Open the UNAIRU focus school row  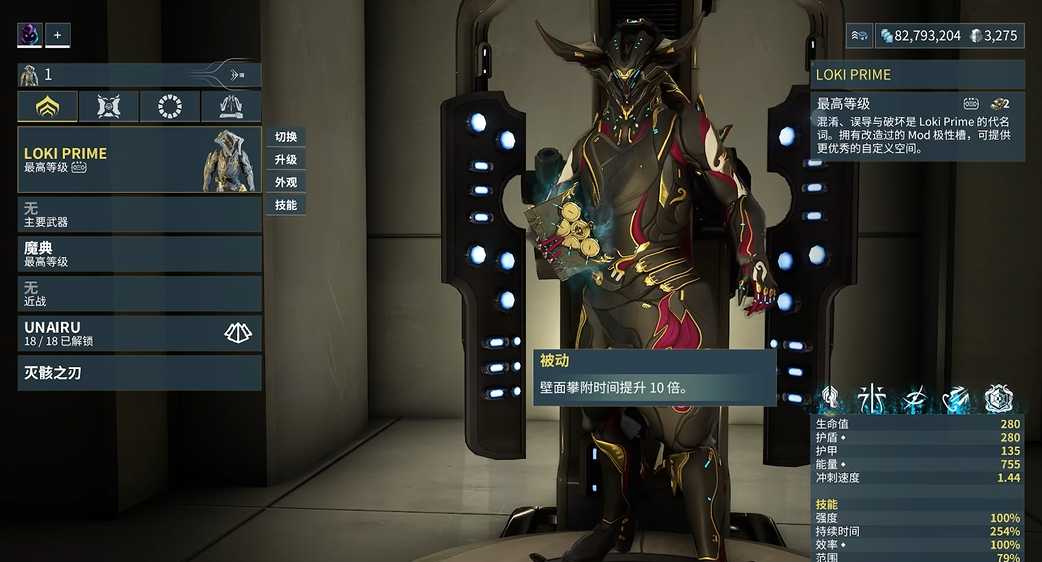point(139,333)
